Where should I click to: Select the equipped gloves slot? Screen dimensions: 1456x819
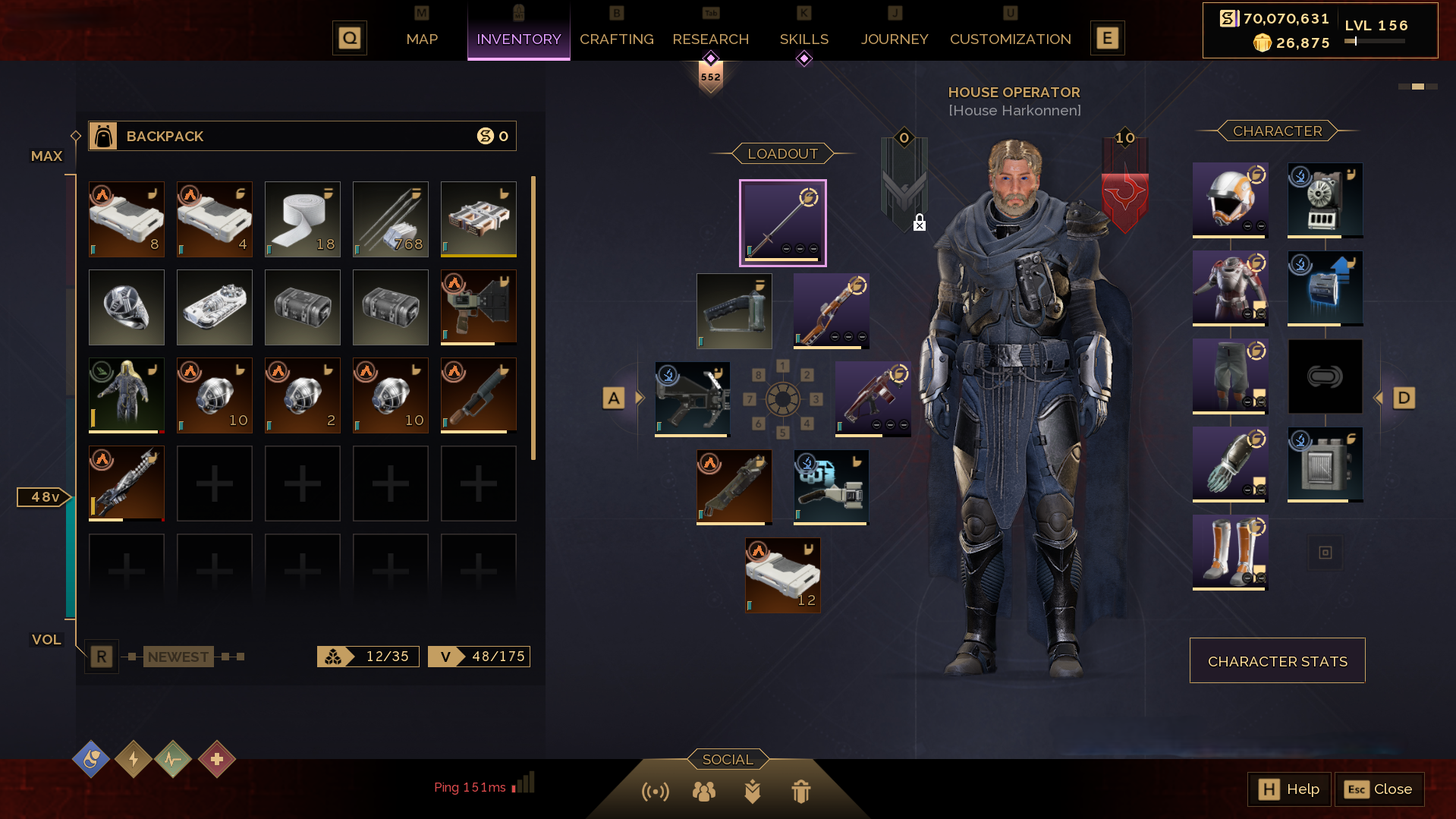coord(1230,464)
